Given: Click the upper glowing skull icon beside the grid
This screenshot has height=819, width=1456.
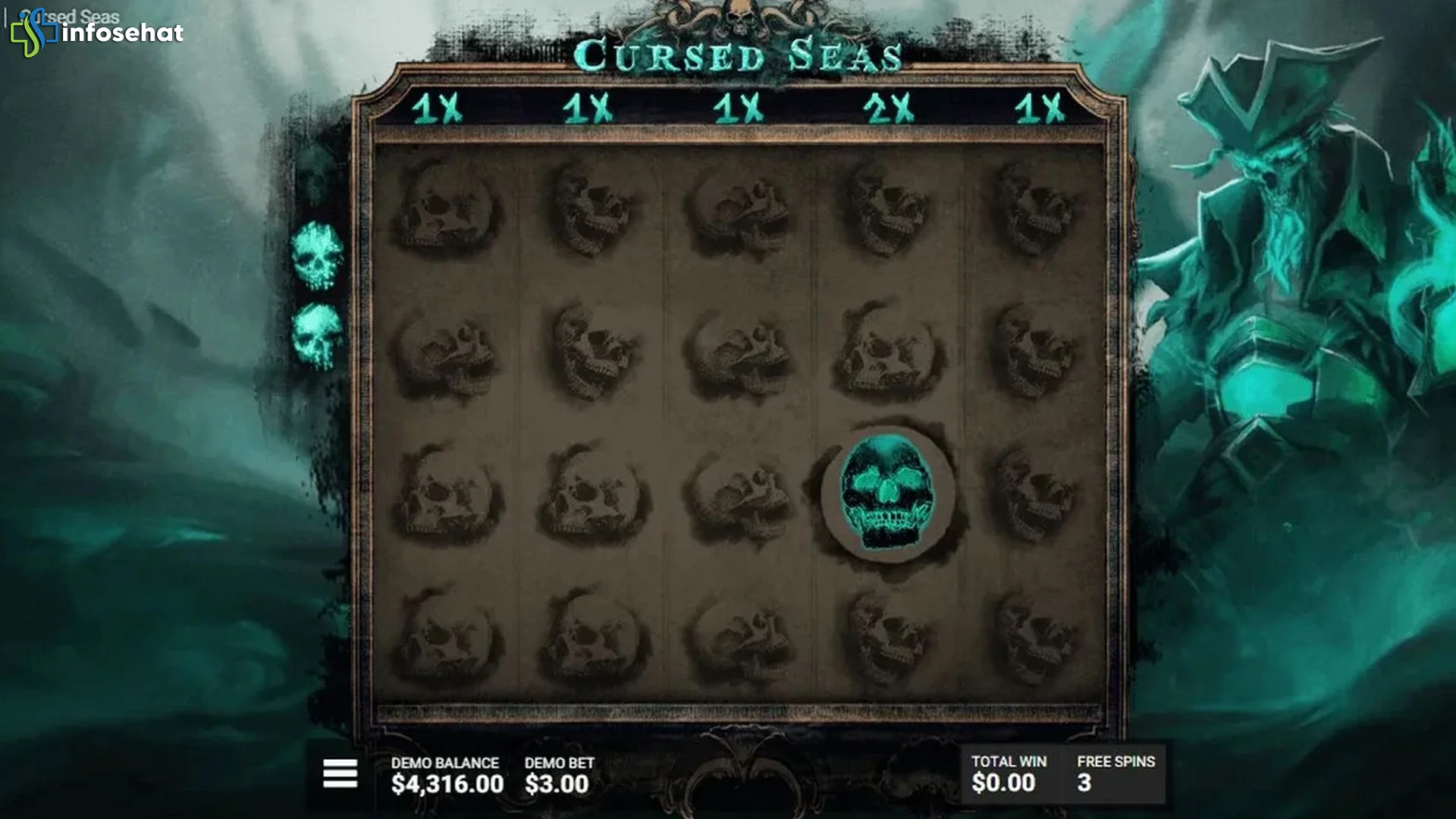Looking at the screenshot, I should click(318, 250).
